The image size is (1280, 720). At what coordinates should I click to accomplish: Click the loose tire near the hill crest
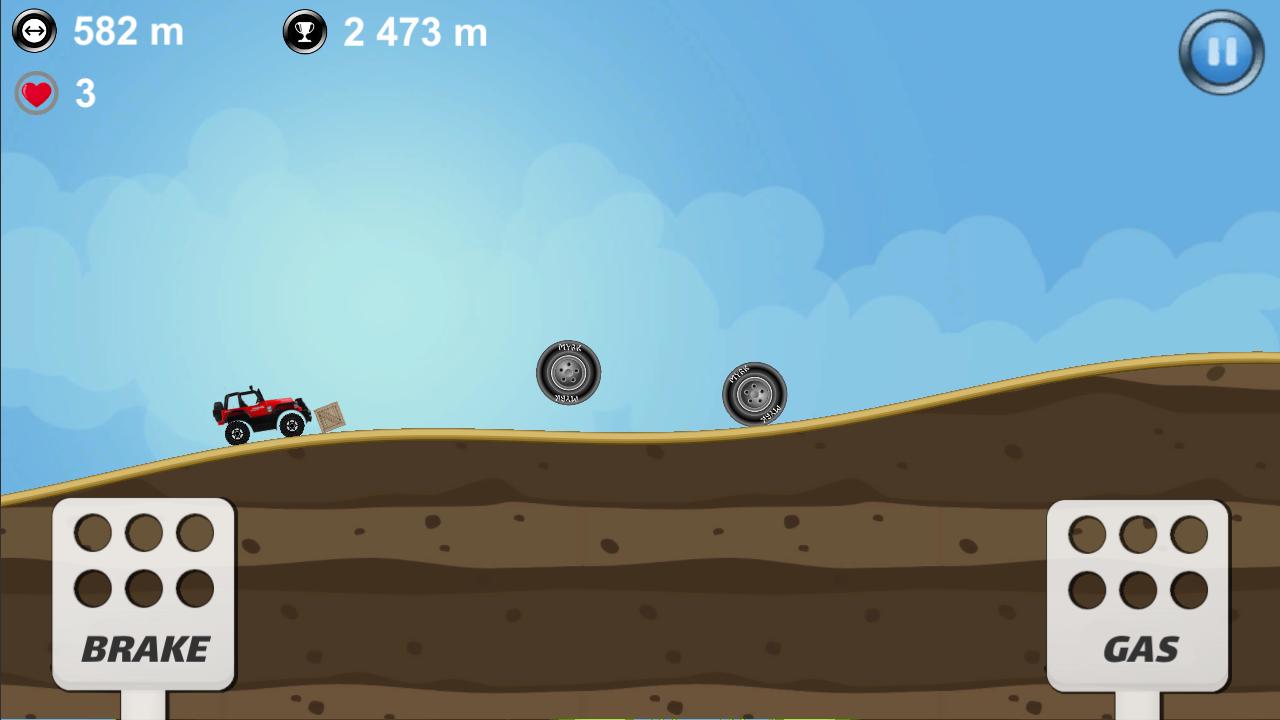pyautogui.click(x=755, y=394)
